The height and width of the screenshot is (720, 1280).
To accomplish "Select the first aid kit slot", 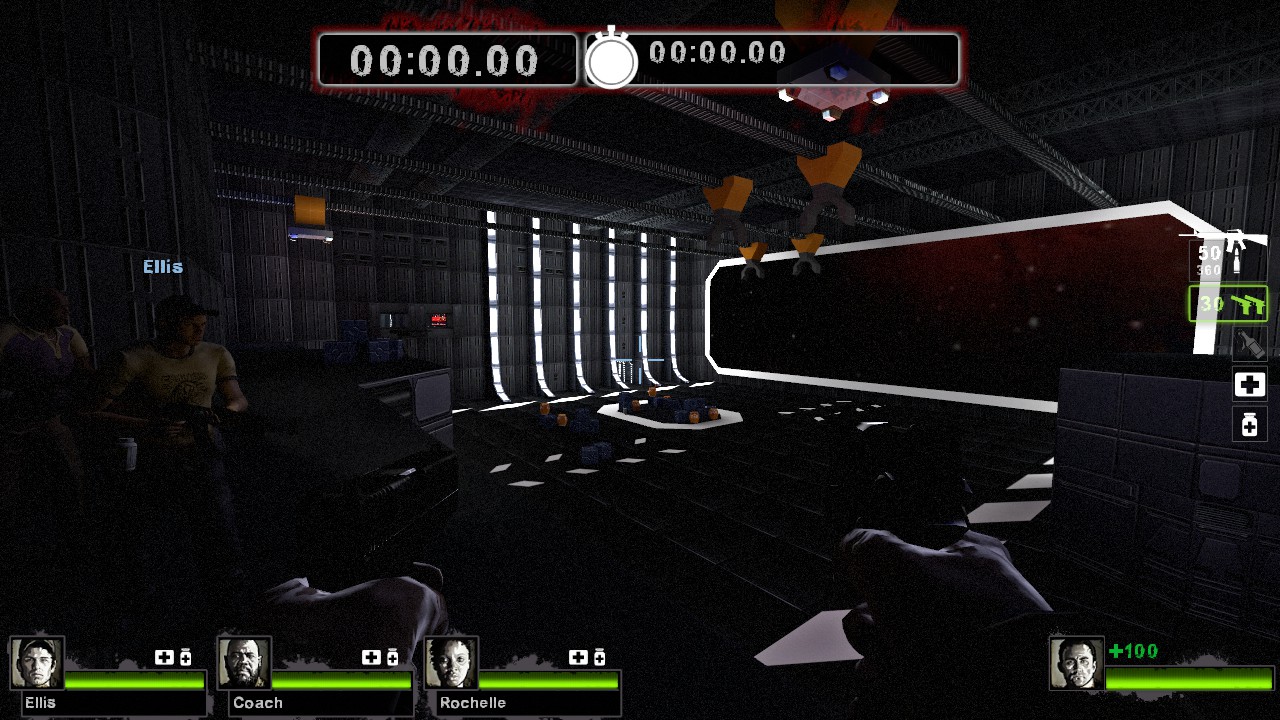I will [x=1249, y=384].
